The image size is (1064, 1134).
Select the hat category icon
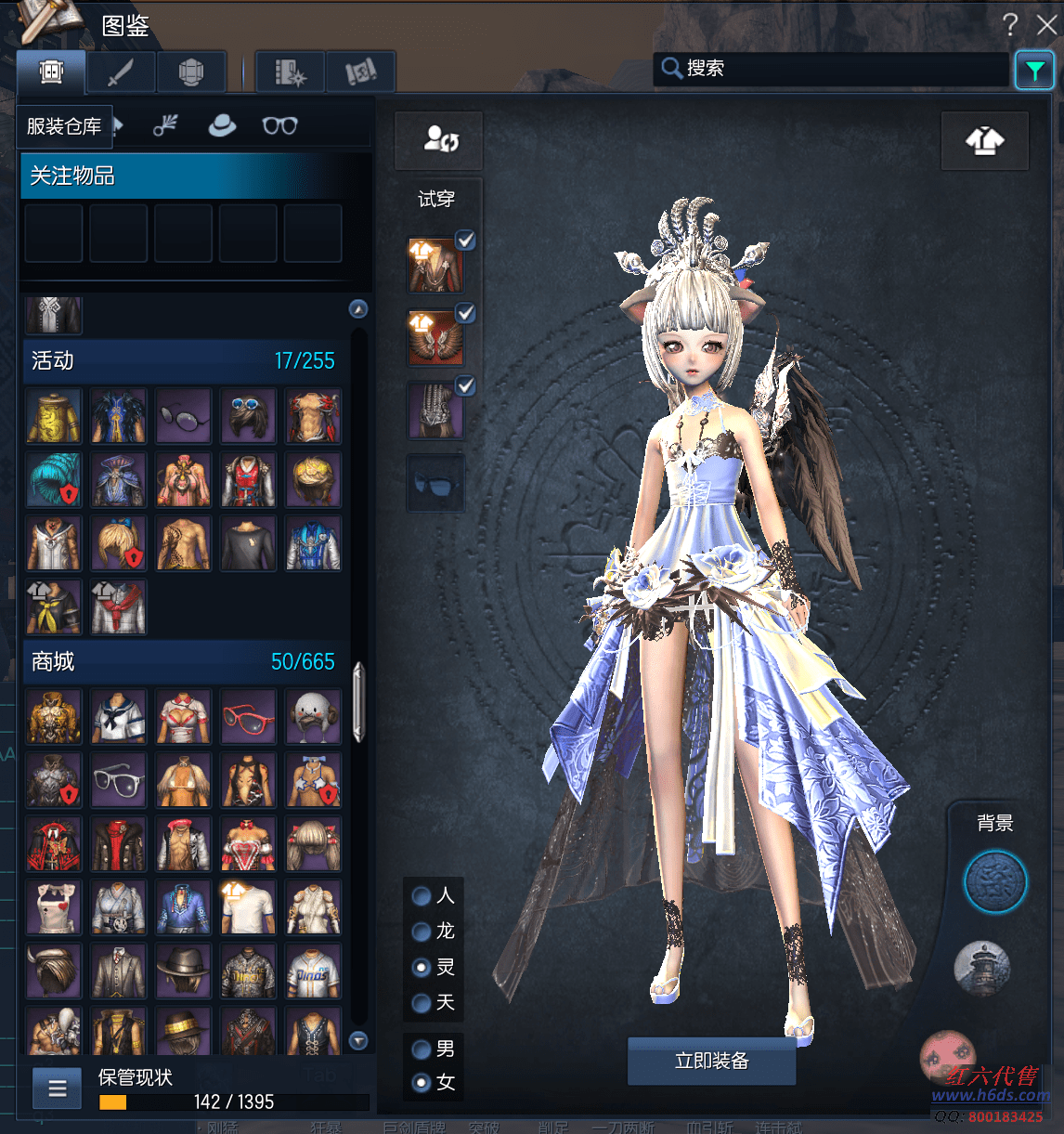click(x=222, y=125)
